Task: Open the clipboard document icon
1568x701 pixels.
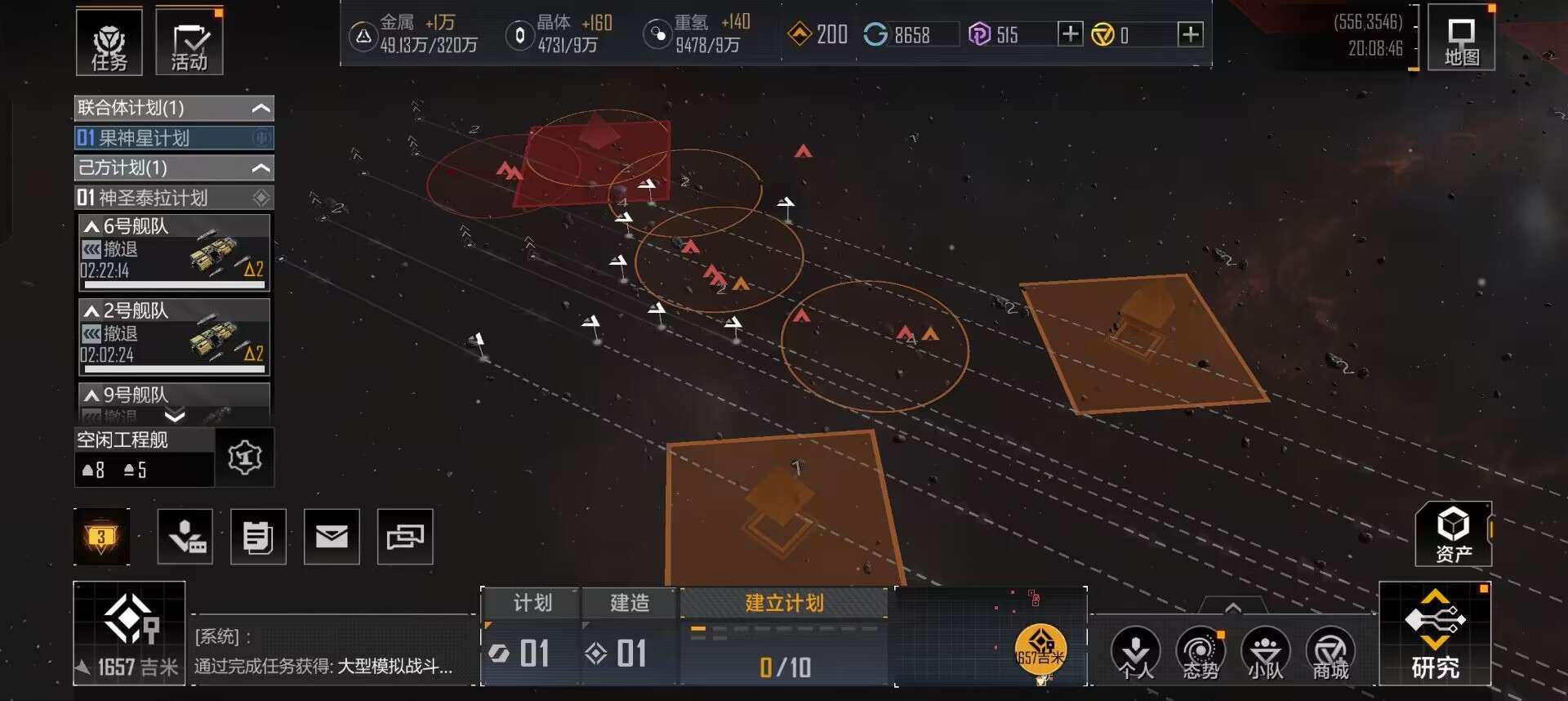Action: coord(258,537)
